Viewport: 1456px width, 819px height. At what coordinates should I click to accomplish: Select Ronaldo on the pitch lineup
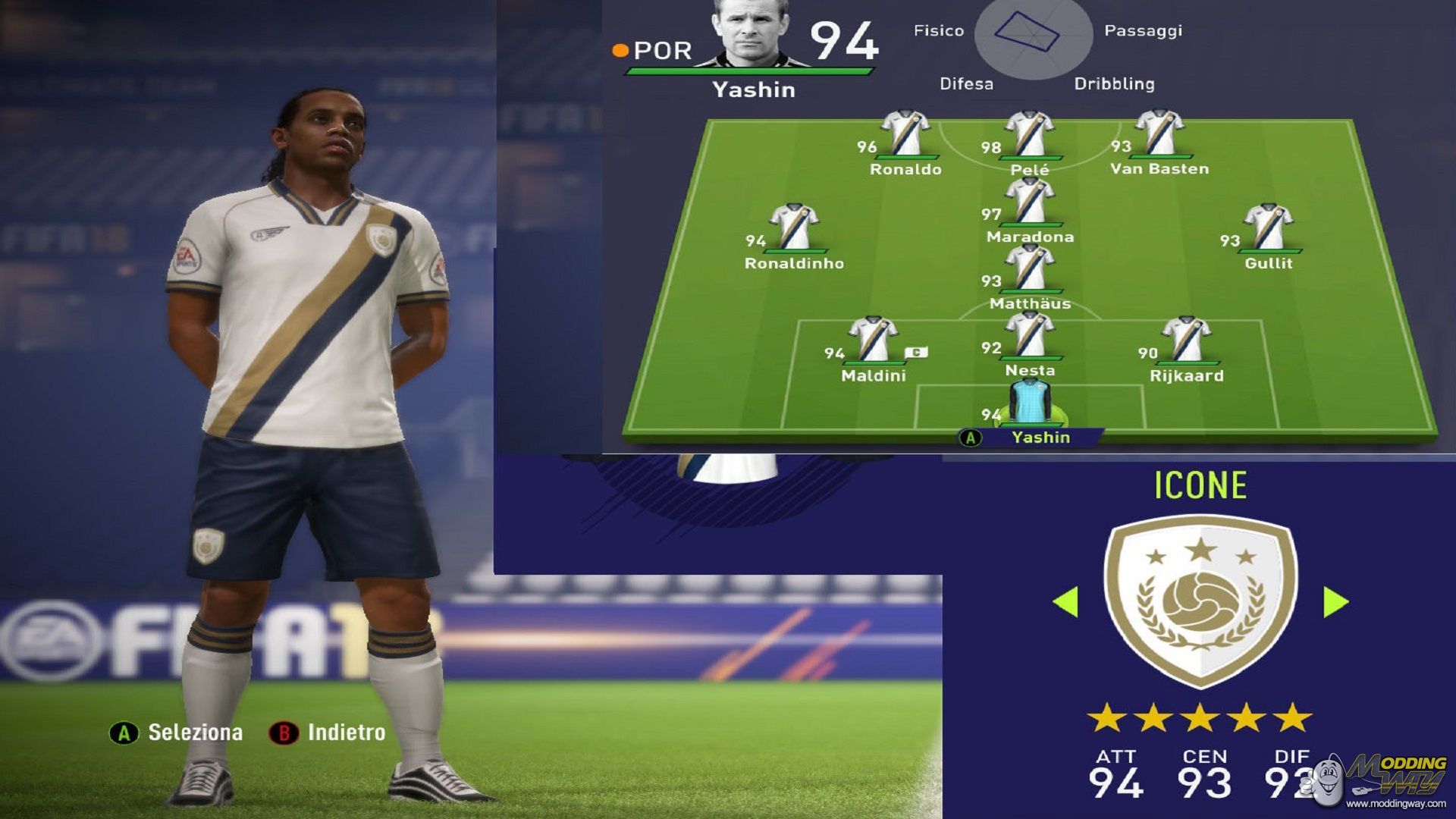[x=905, y=136]
